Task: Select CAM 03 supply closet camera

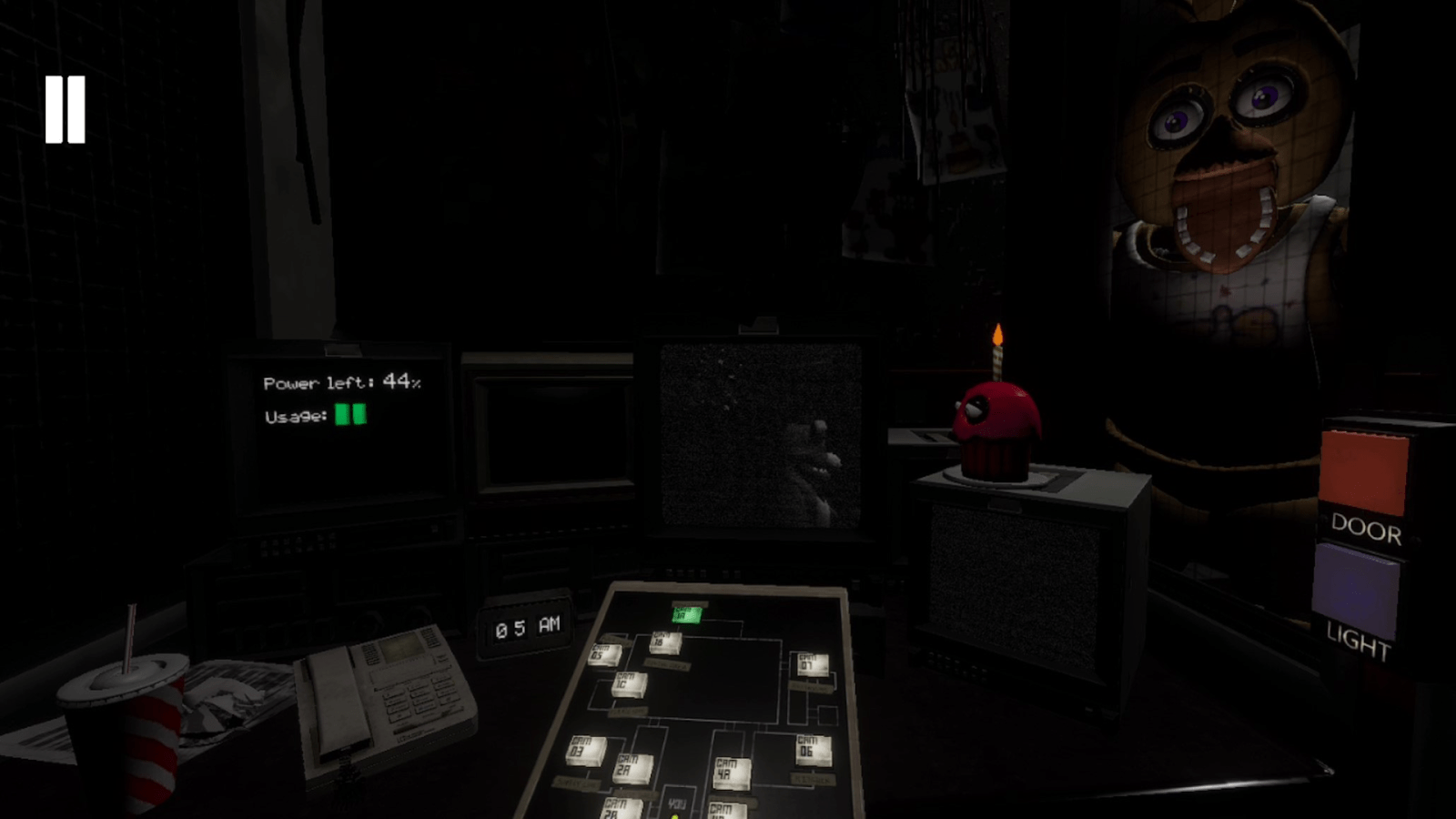Action: tap(584, 751)
